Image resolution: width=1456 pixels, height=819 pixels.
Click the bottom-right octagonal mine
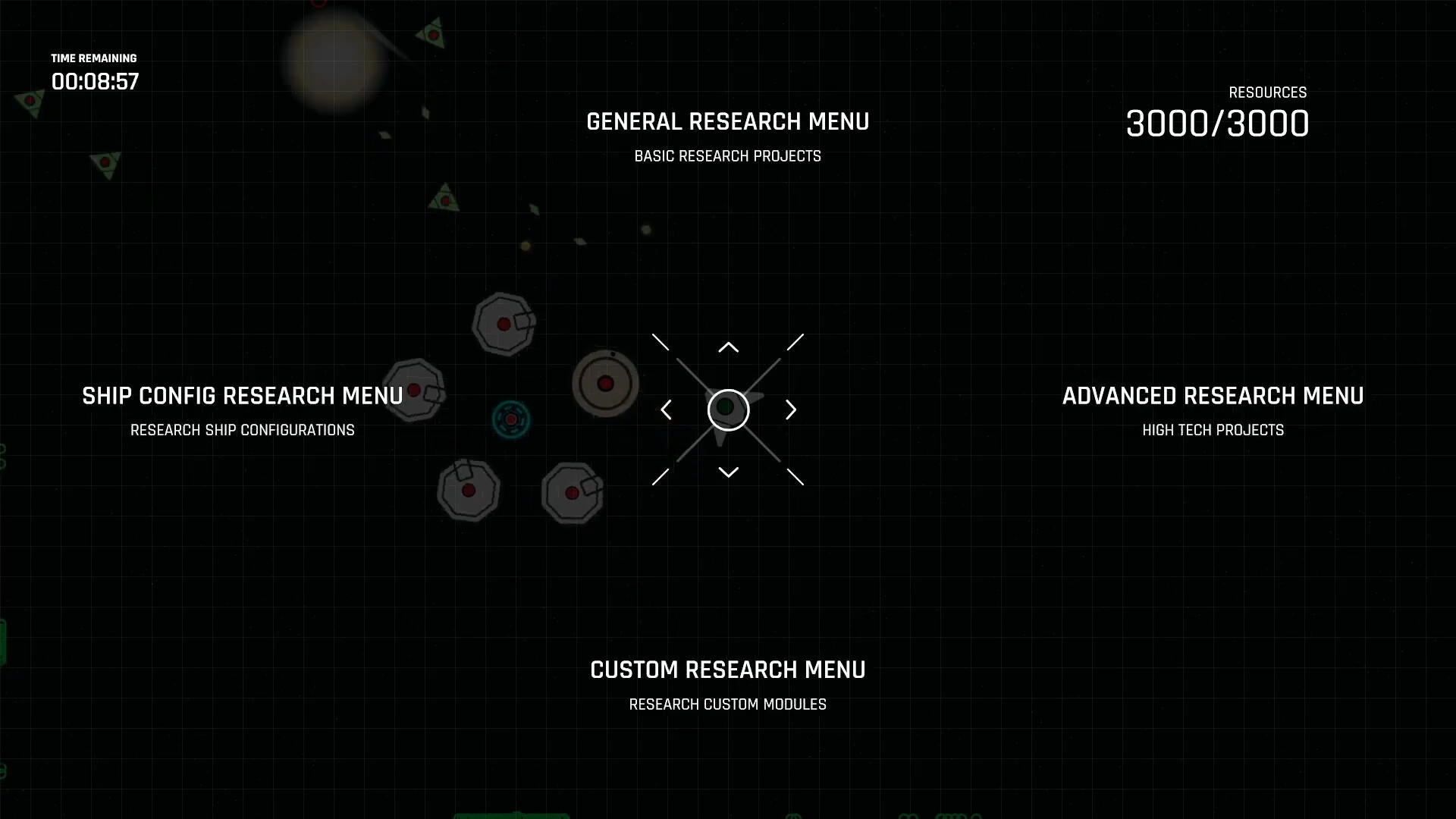point(572,493)
